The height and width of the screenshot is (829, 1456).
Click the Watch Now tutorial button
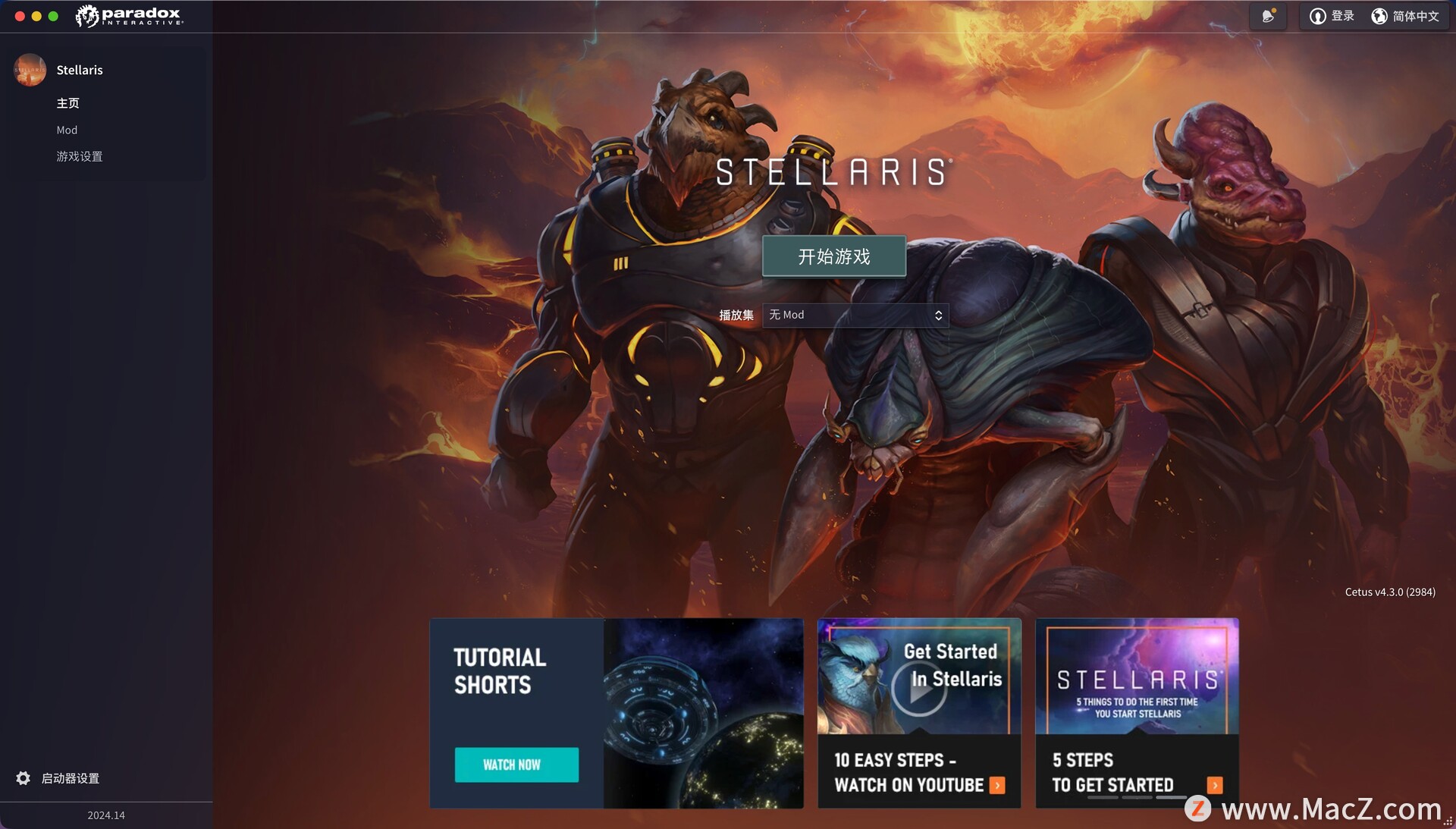click(516, 765)
